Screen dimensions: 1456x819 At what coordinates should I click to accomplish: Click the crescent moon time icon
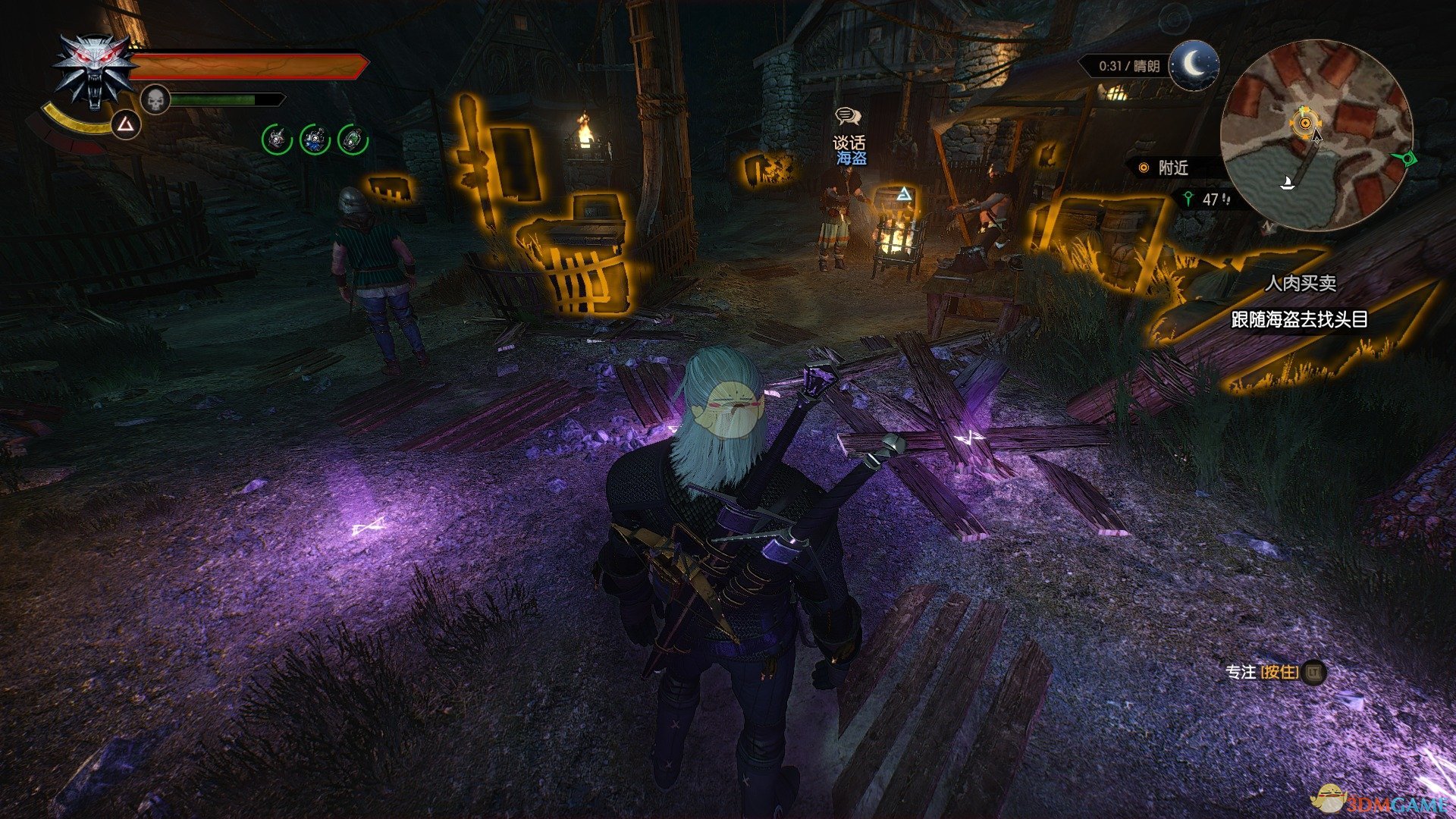click(x=1194, y=65)
